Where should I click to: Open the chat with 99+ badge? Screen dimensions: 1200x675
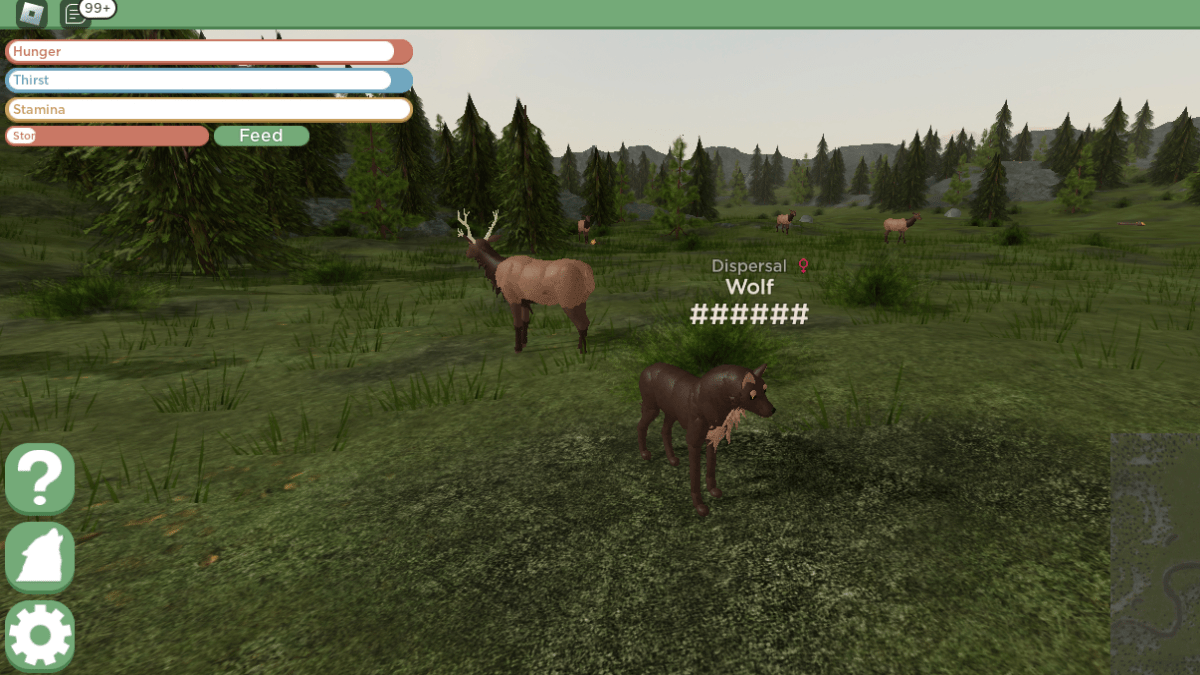[76, 13]
